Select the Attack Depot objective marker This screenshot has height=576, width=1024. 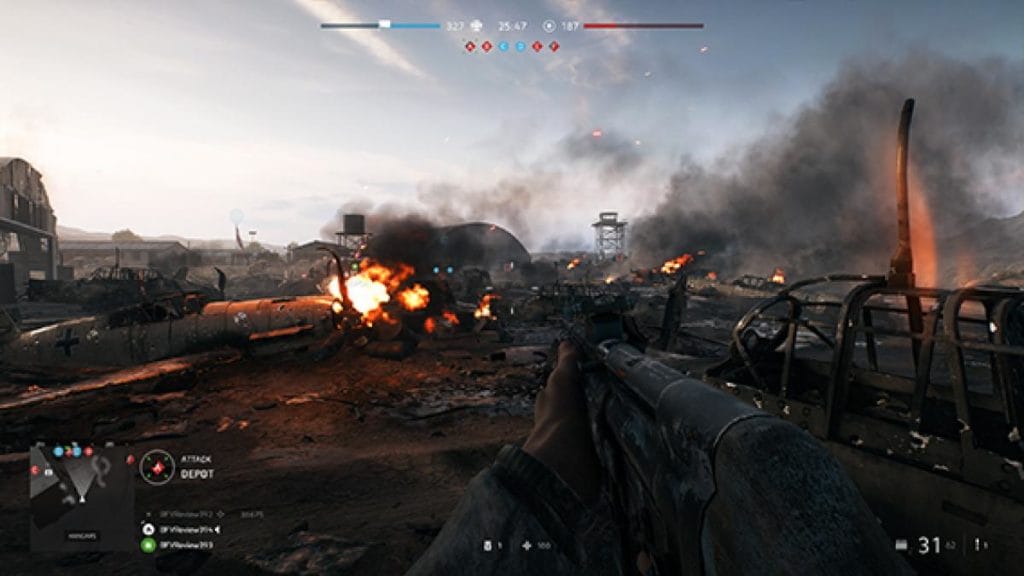(157, 466)
